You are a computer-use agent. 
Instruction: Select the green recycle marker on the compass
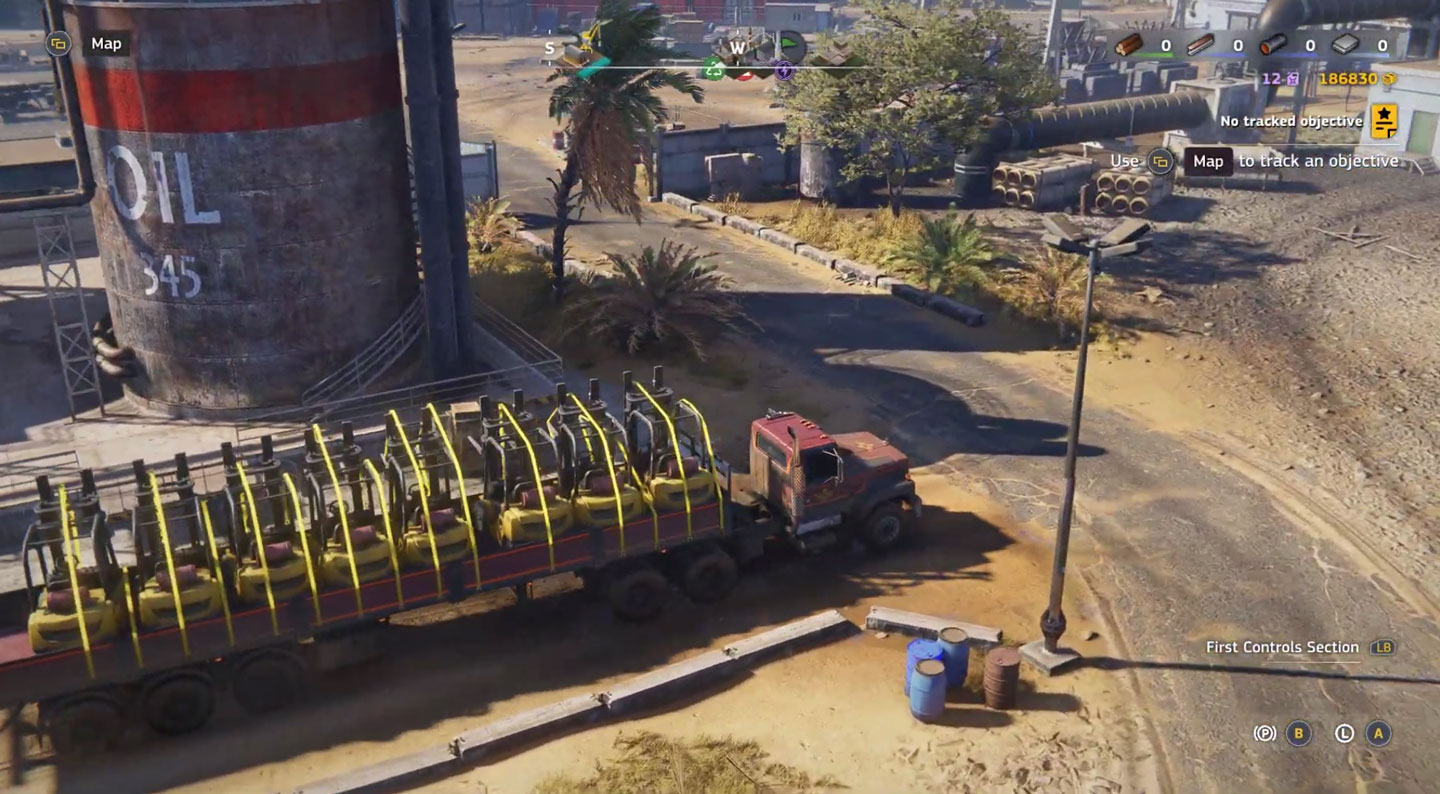click(x=713, y=68)
